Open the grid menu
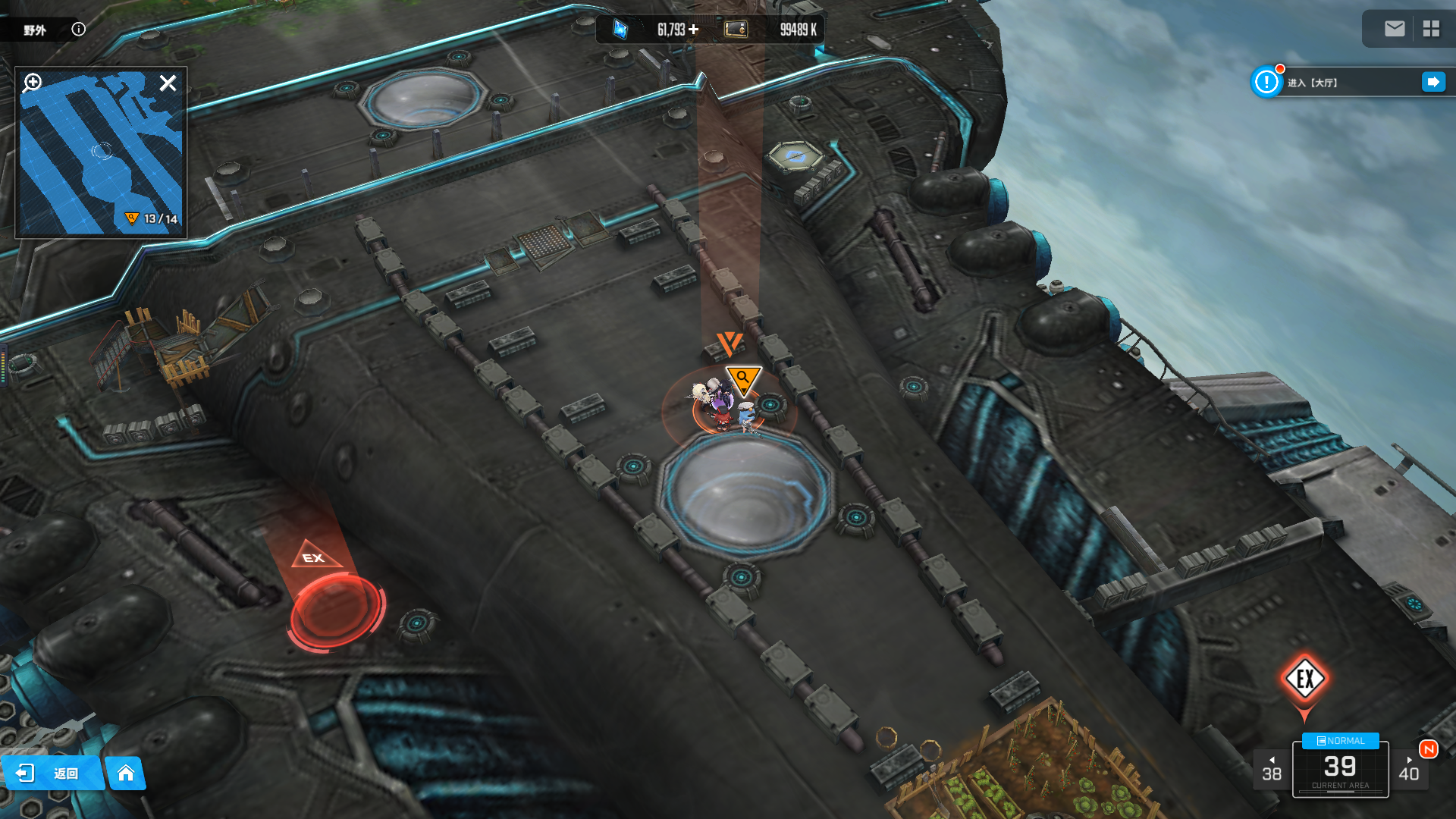Screen dimensions: 1456x819 1431,29
